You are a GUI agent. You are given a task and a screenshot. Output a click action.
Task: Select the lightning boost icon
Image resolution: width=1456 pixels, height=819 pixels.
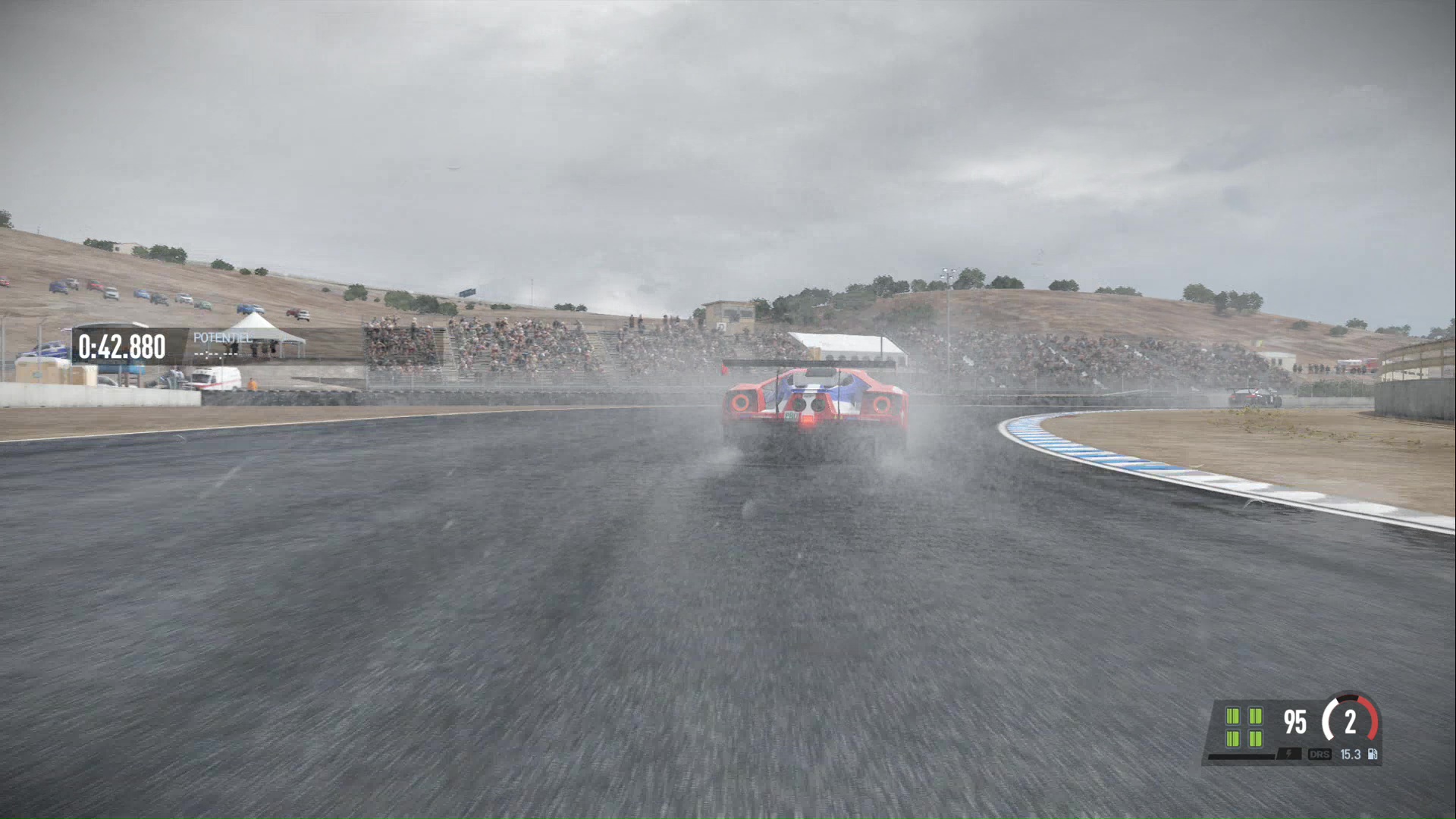point(1288,754)
